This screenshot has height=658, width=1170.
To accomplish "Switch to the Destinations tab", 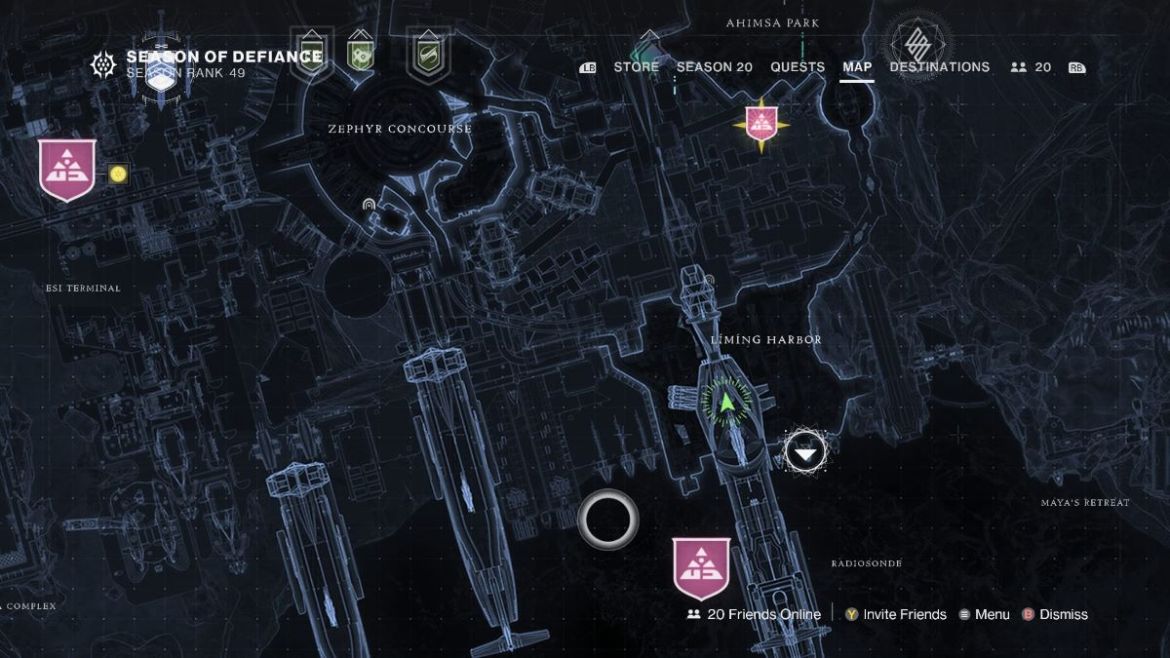I will click(939, 67).
